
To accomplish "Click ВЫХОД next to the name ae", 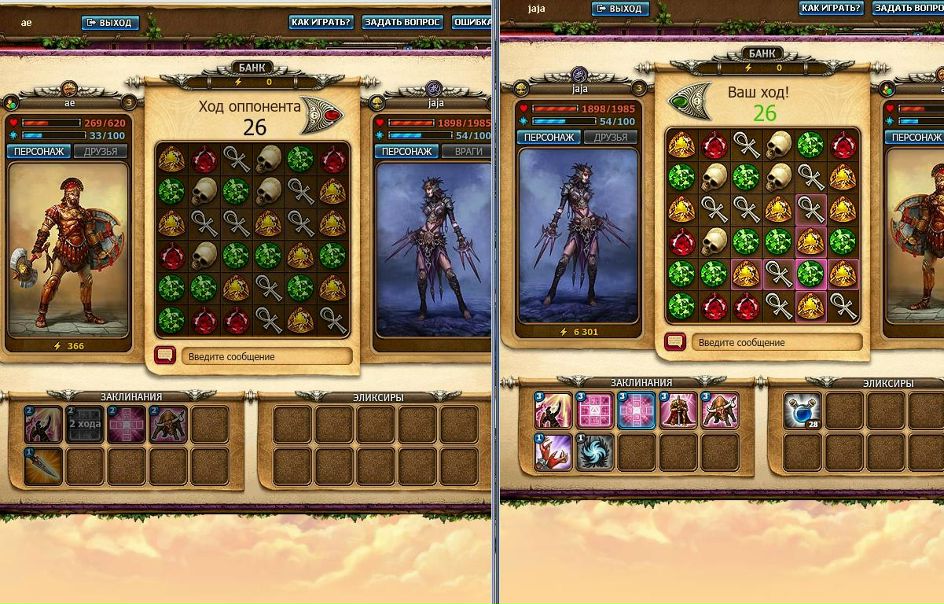I will click(110, 22).
